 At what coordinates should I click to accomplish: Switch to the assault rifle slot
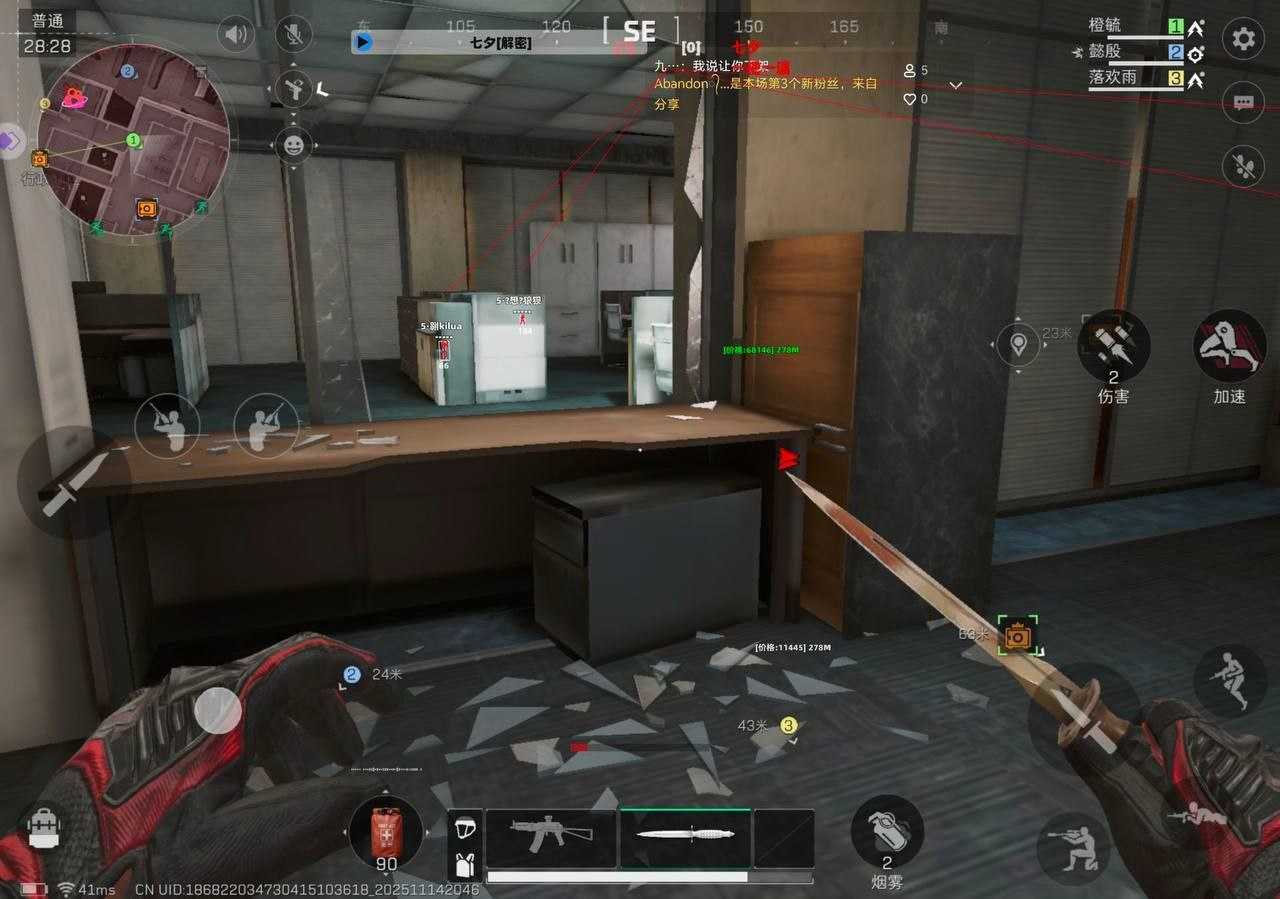coord(549,838)
